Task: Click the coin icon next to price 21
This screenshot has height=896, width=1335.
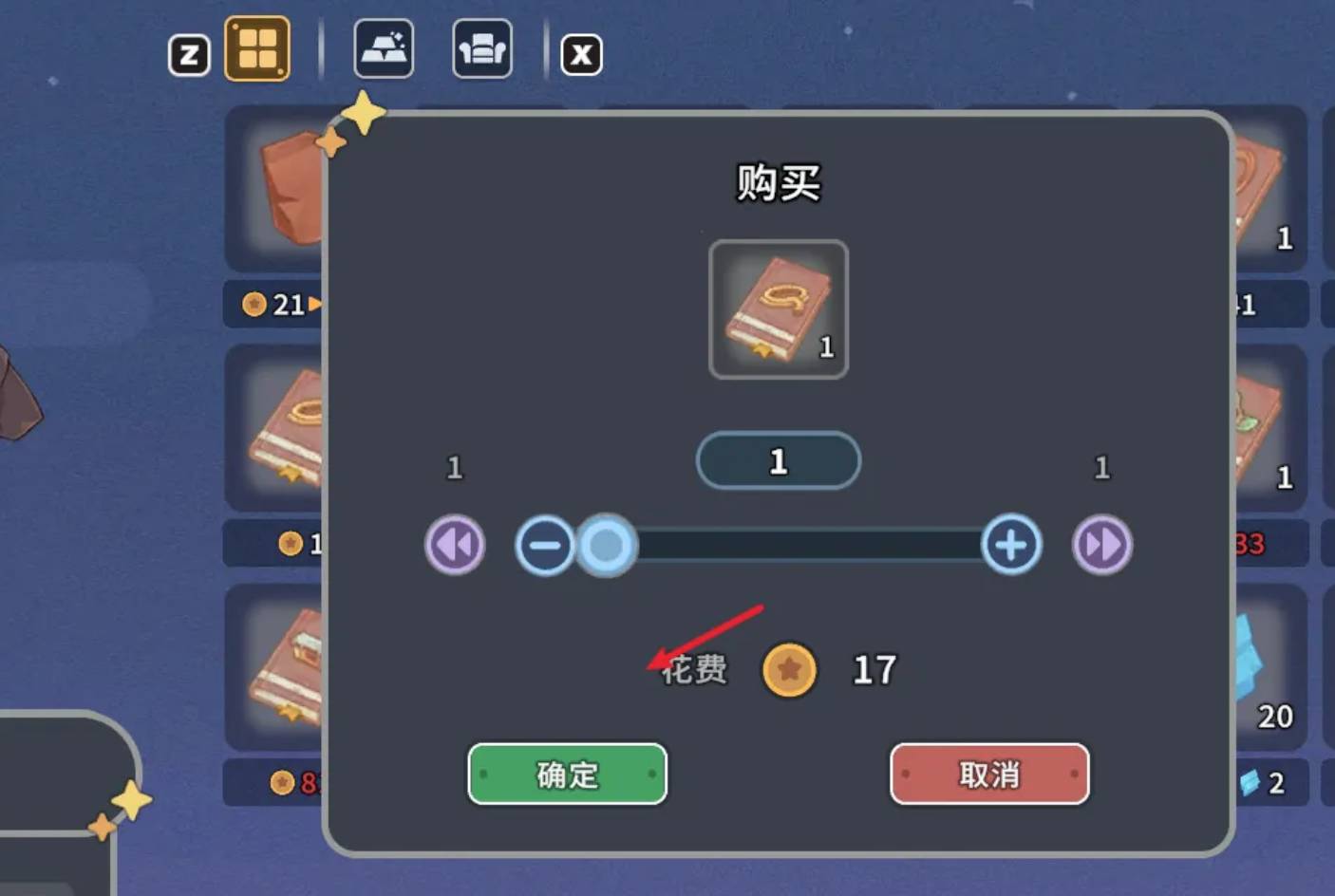Action: coord(253,305)
